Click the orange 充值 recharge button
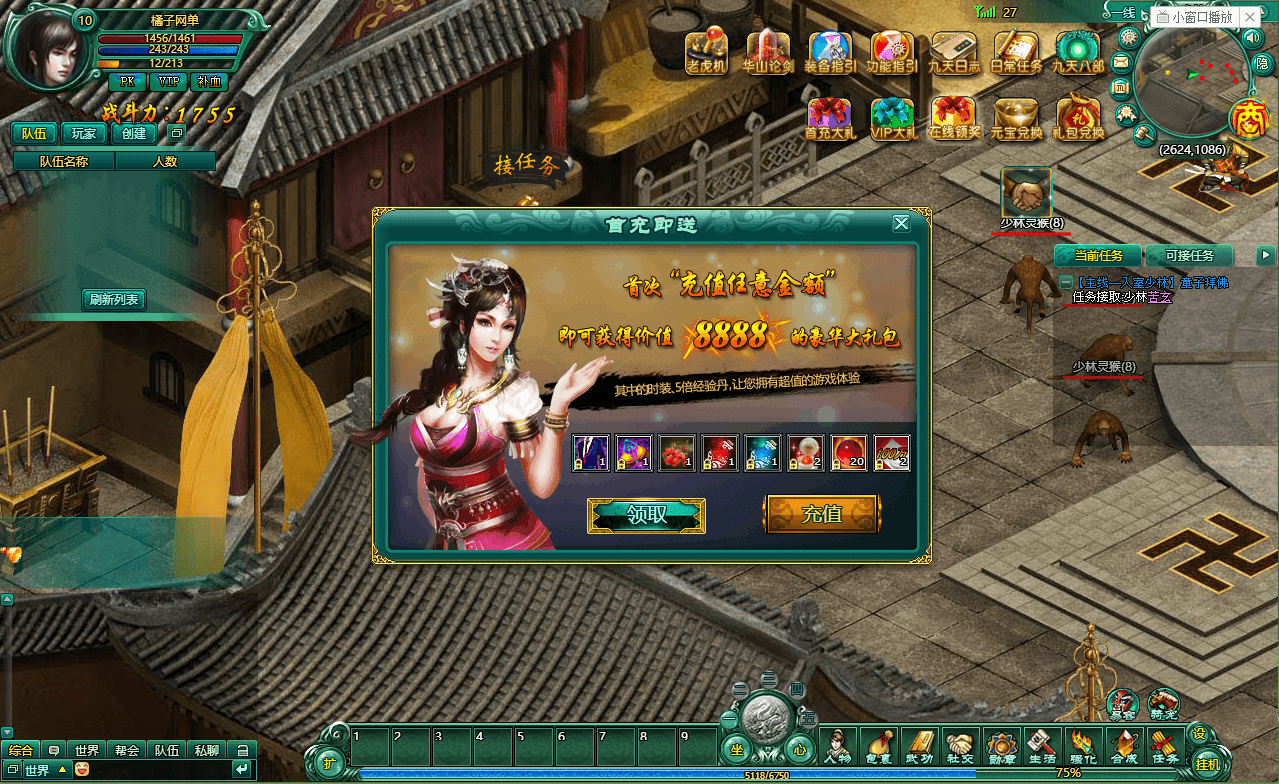Viewport: 1279px width, 784px height. pos(822,514)
